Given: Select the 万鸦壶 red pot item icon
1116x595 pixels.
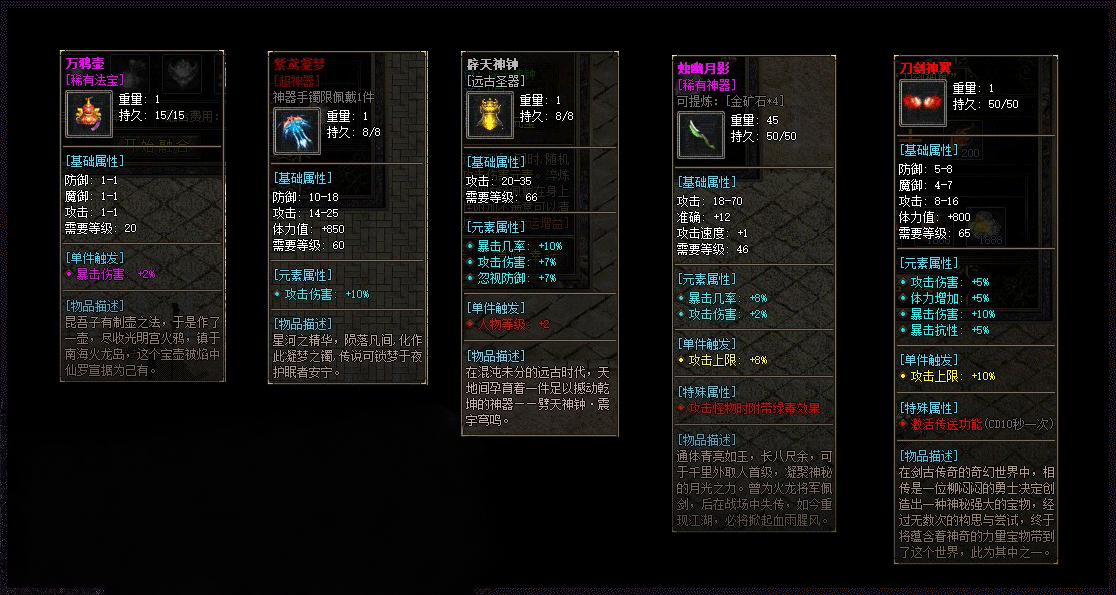Looking at the screenshot, I should pos(89,113).
